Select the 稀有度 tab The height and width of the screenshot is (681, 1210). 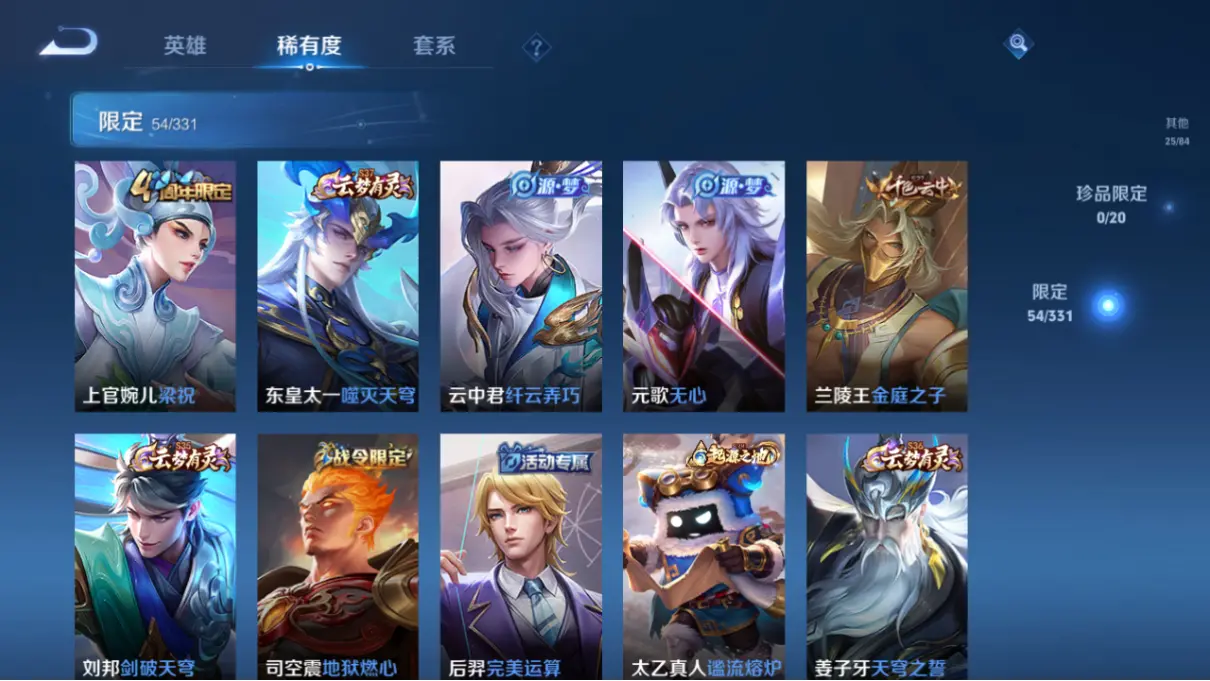pos(309,46)
